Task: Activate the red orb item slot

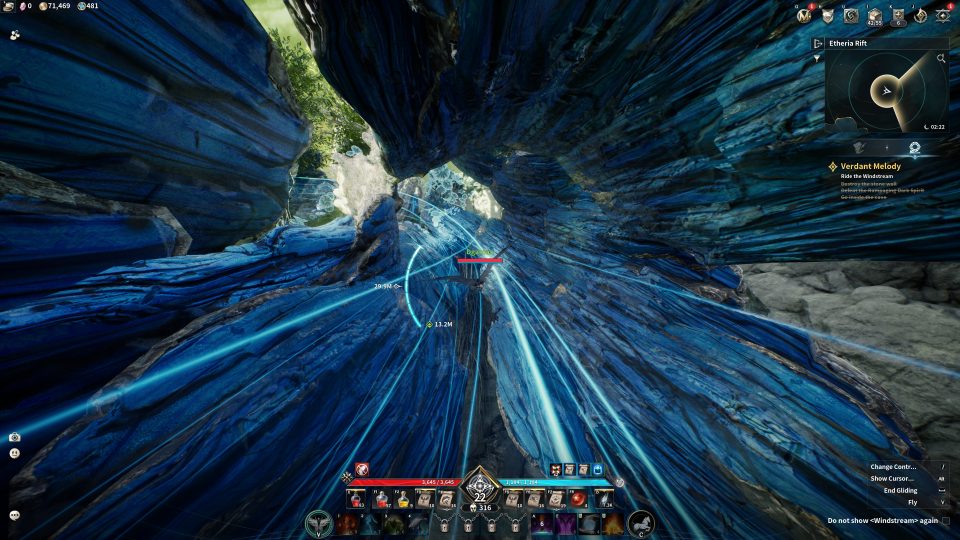Action: pos(578,499)
